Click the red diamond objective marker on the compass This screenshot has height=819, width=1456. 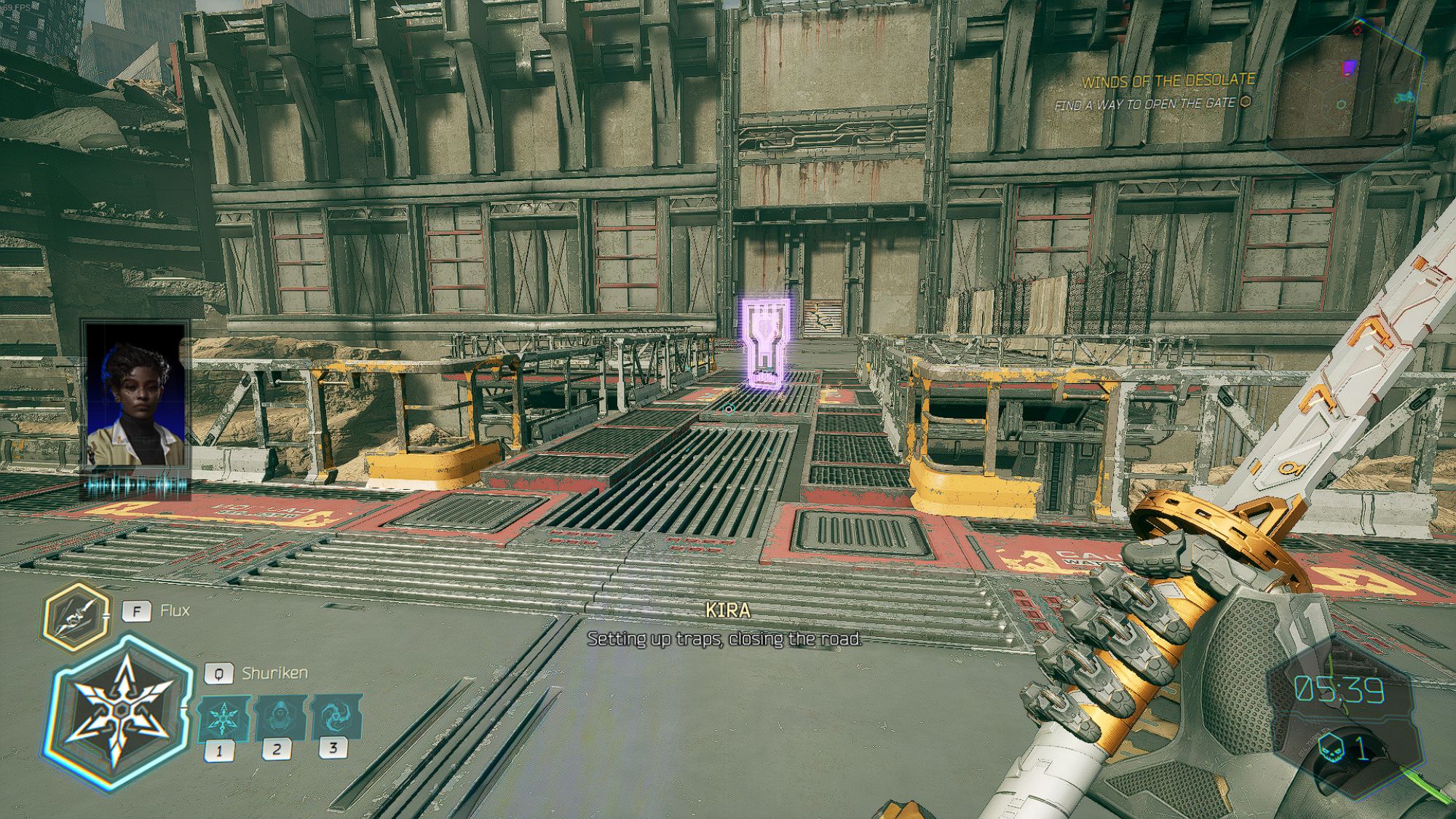tap(1357, 30)
